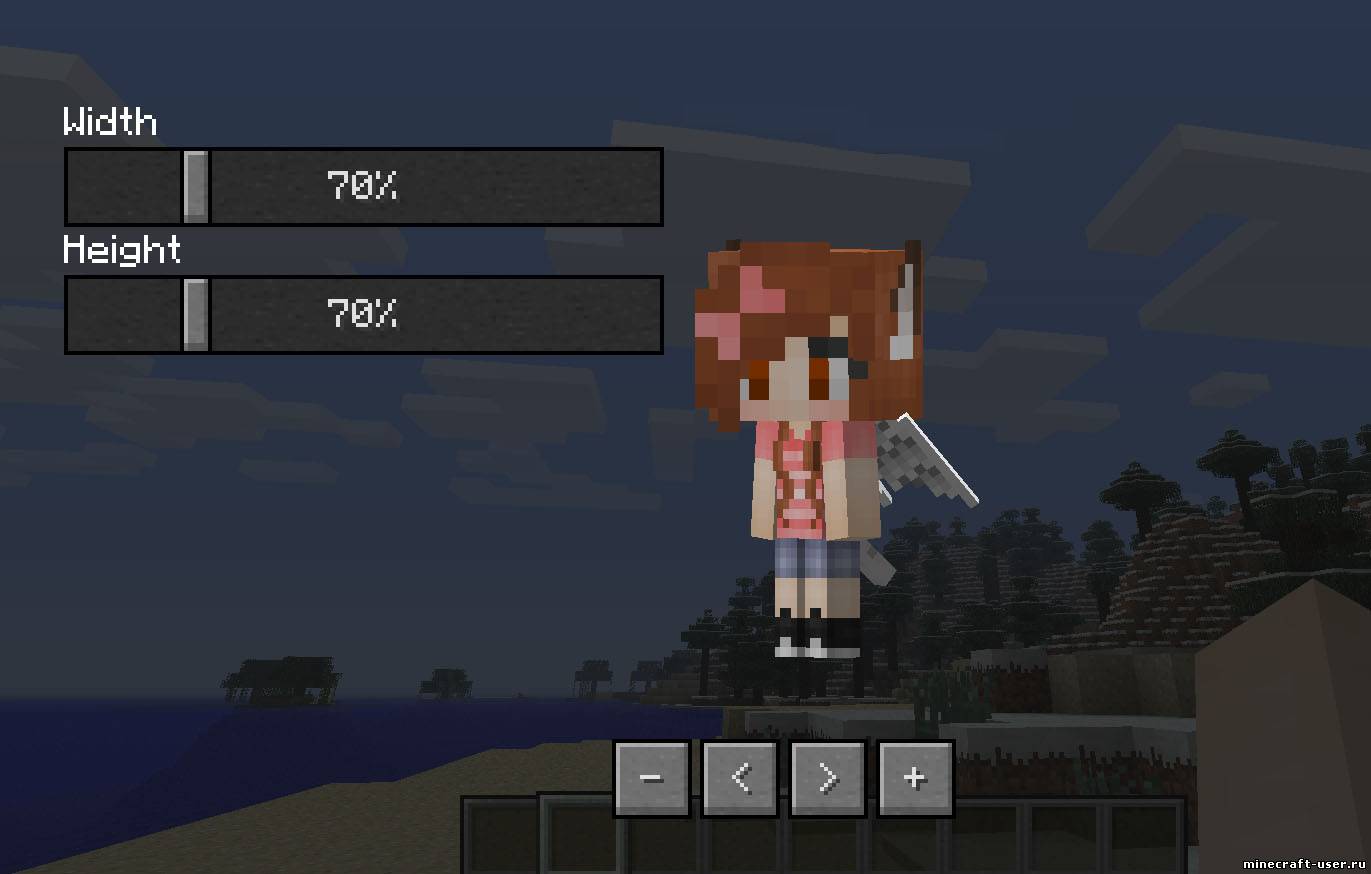Click the right arrow rotation button
This screenshot has height=874, width=1371.
point(826,777)
